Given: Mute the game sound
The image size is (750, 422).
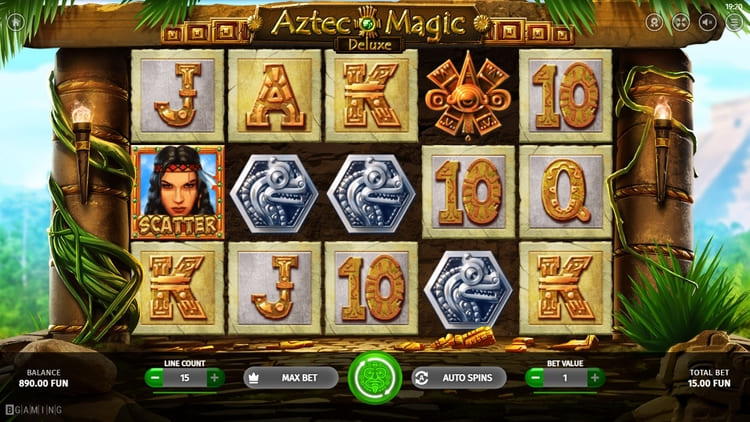Looking at the screenshot, I should pos(707,21).
